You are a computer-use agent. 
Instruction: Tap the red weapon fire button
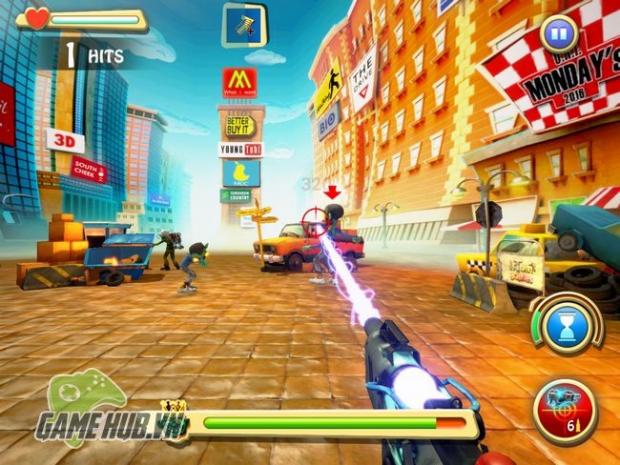565,410
